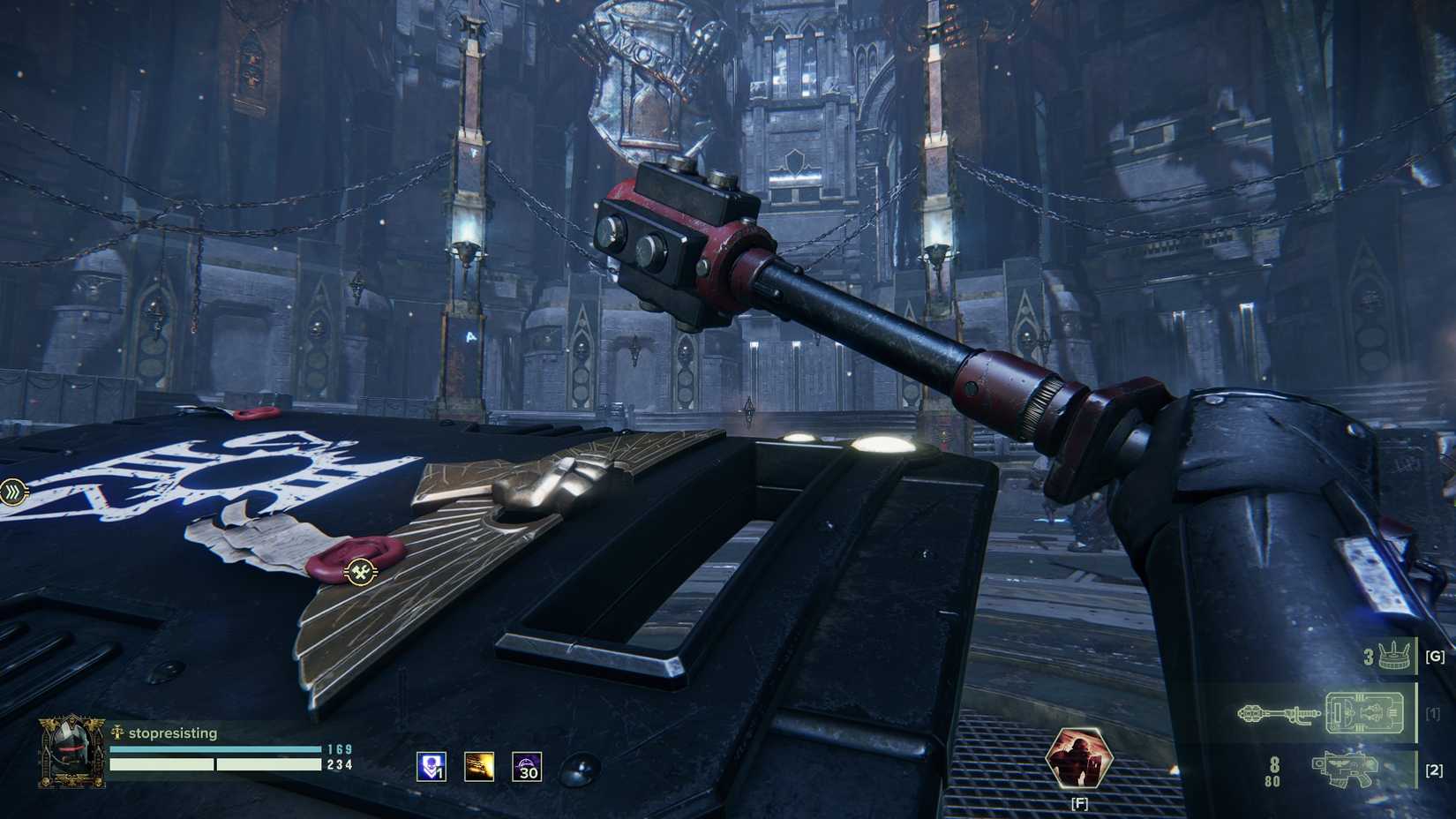Screen dimensions: 1456x819
Task: Select the krak grenade icon beside [G]
Action: pyautogui.click(x=1393, y=656)
